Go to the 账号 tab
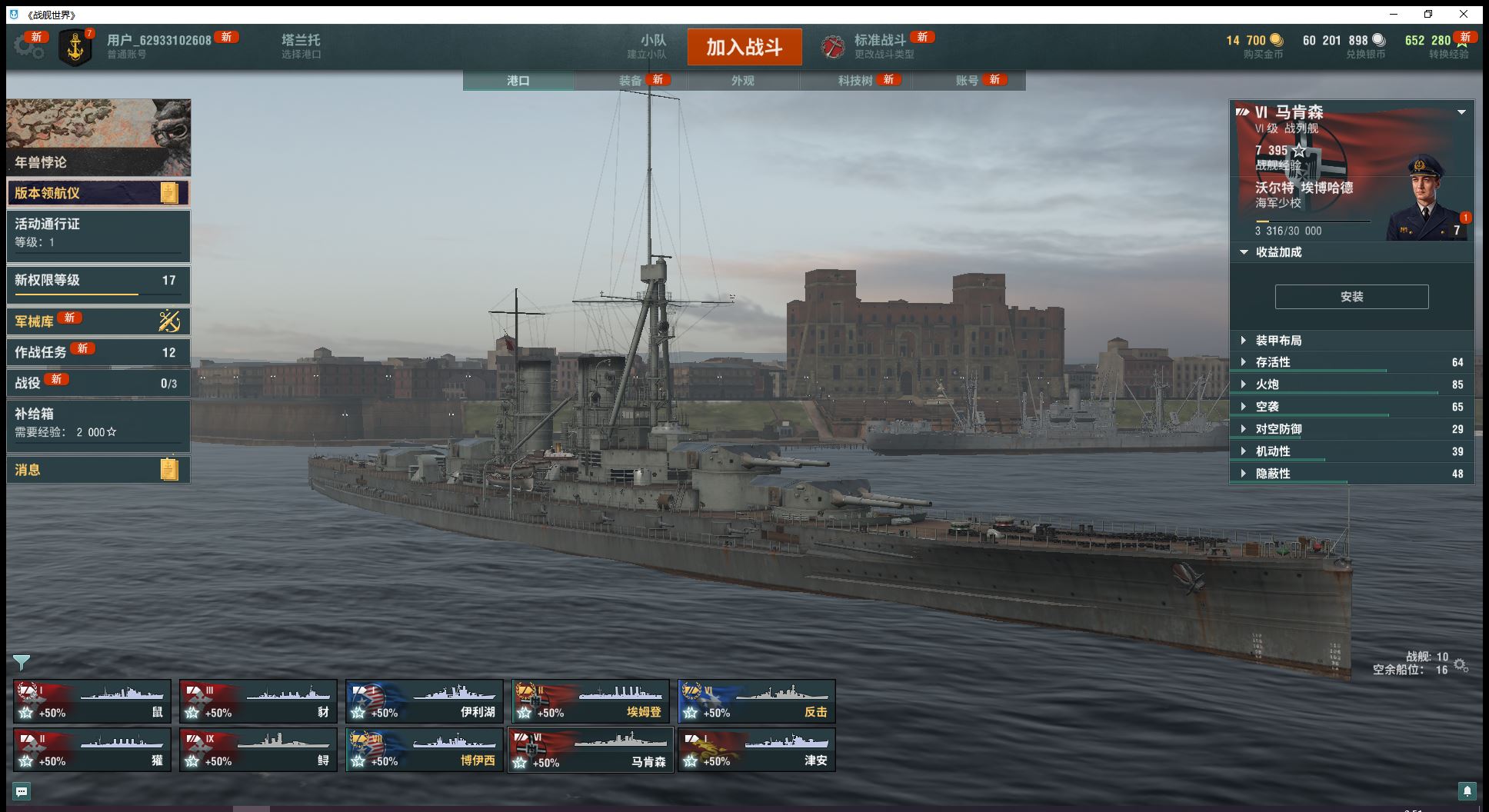The image size is (1489, 812). (967, 81)
